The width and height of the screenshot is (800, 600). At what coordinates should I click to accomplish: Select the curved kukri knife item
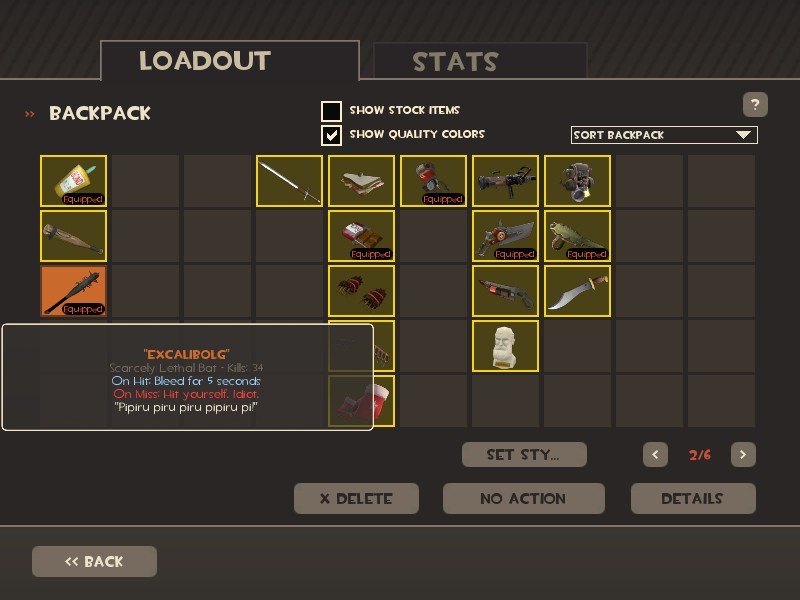[x=577, y=291]
